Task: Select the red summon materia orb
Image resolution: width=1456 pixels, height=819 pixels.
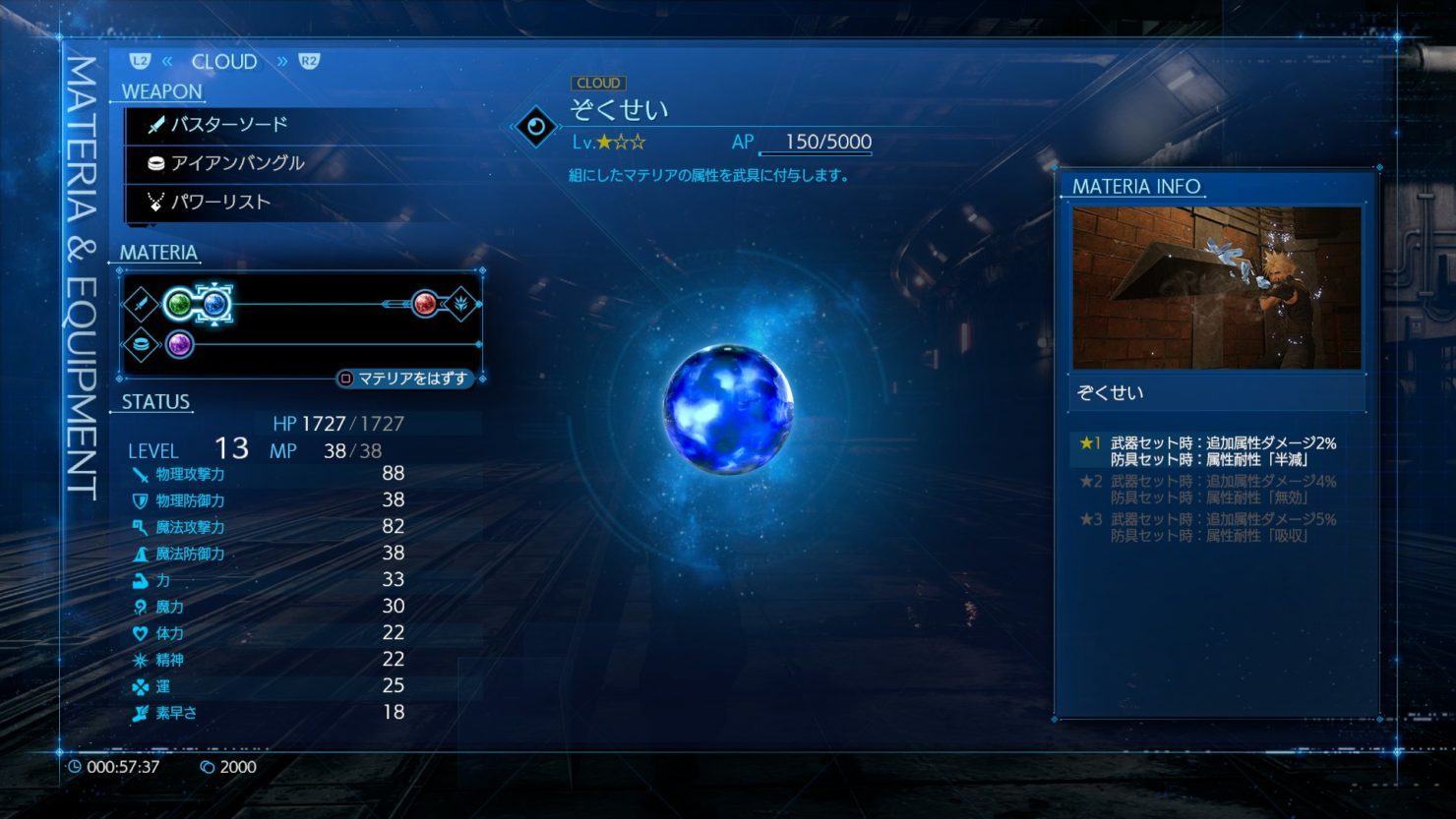Action: coord(424,304)
